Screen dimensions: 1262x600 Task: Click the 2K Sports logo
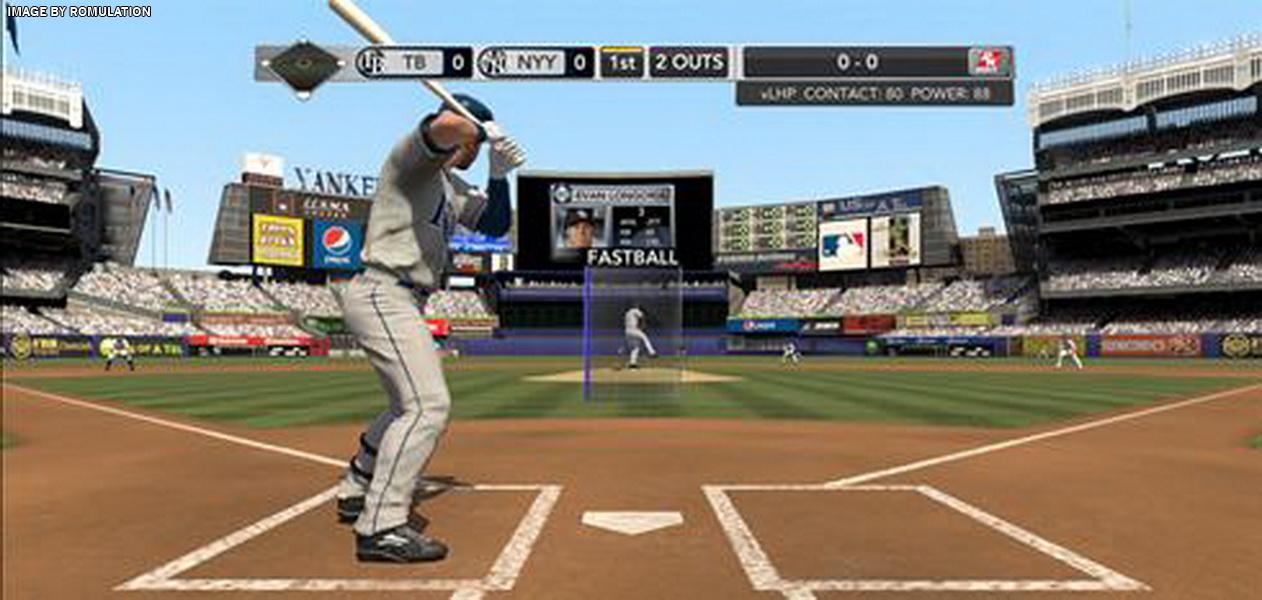pos(989,62)
